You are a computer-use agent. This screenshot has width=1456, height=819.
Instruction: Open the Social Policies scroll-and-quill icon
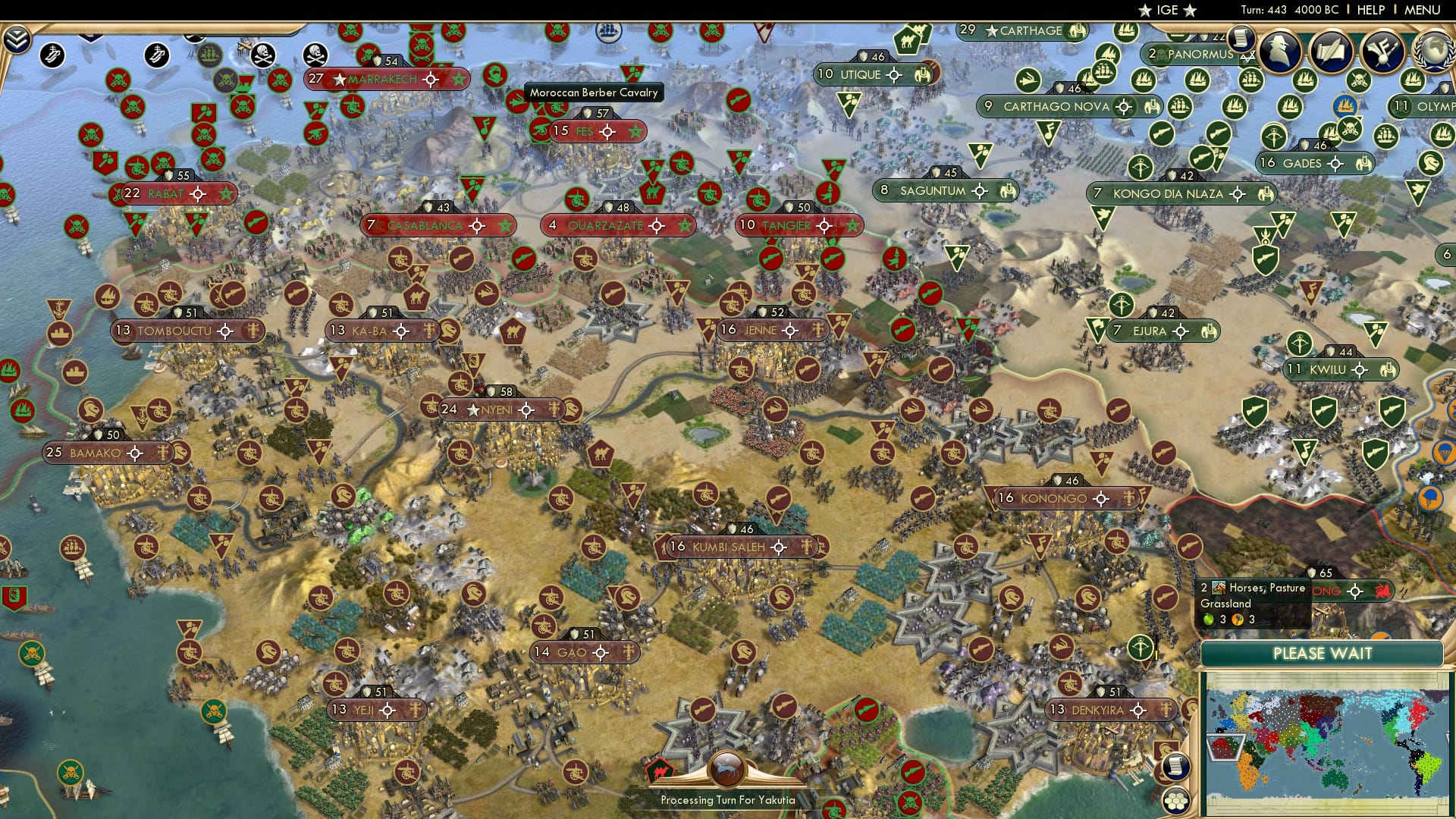point(1332,52)
